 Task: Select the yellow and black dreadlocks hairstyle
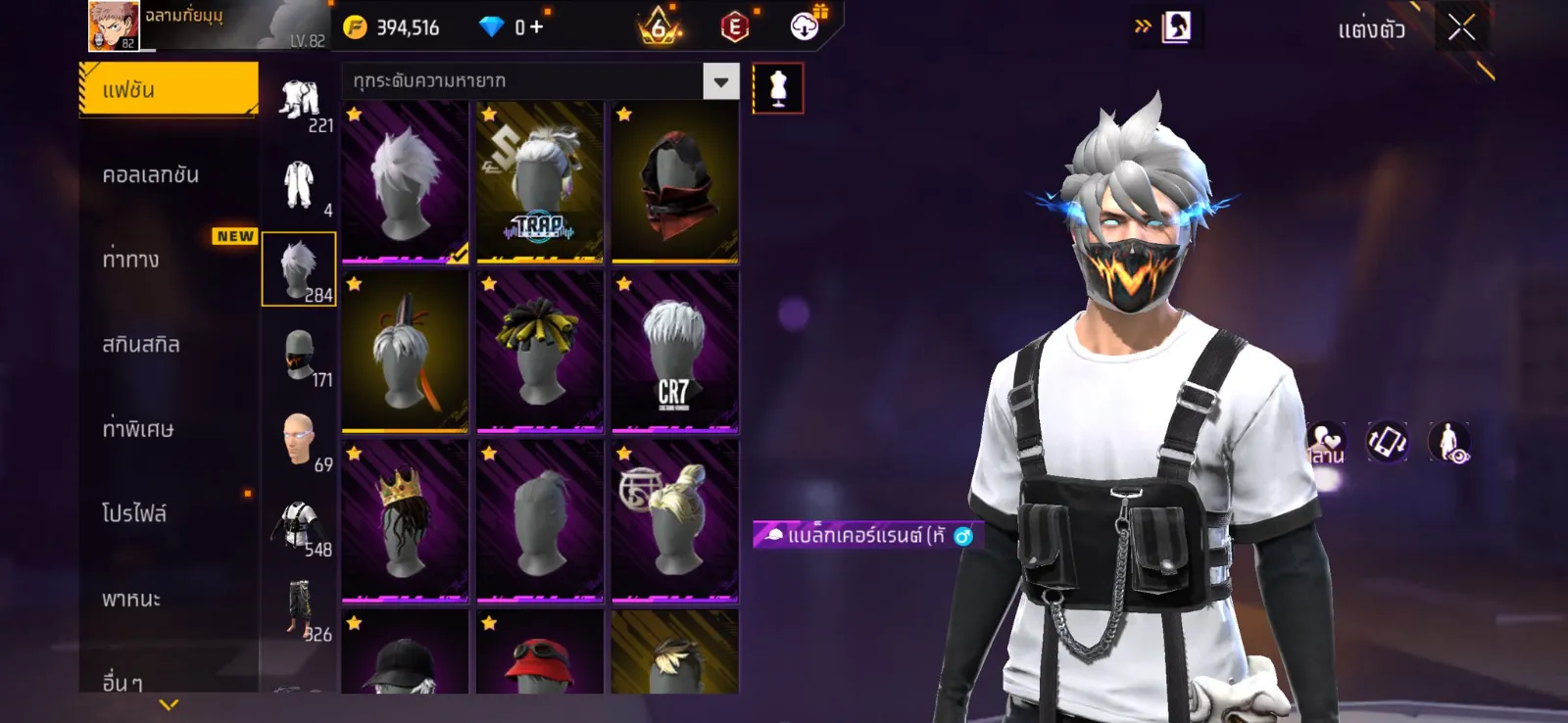click(540, 352)
